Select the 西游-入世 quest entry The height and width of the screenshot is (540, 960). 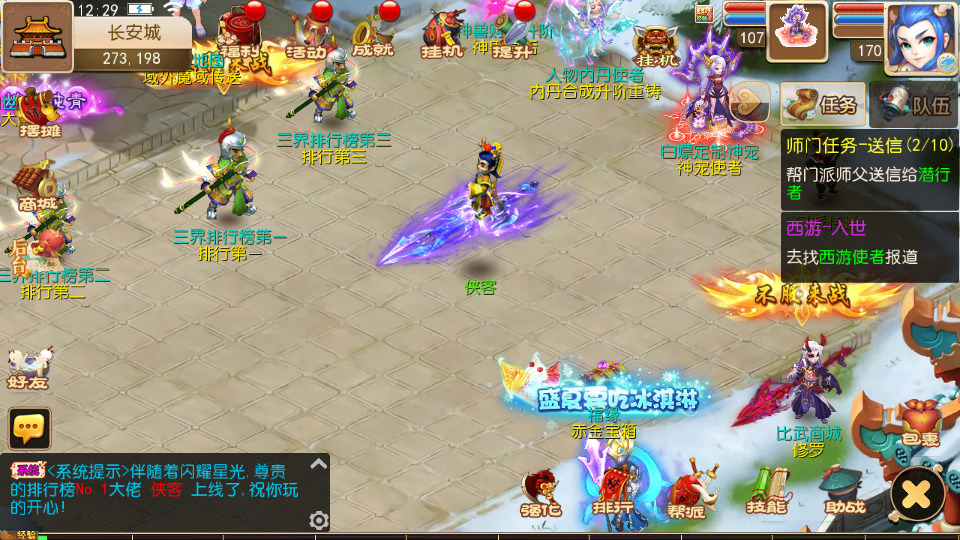tap(868, 241)
